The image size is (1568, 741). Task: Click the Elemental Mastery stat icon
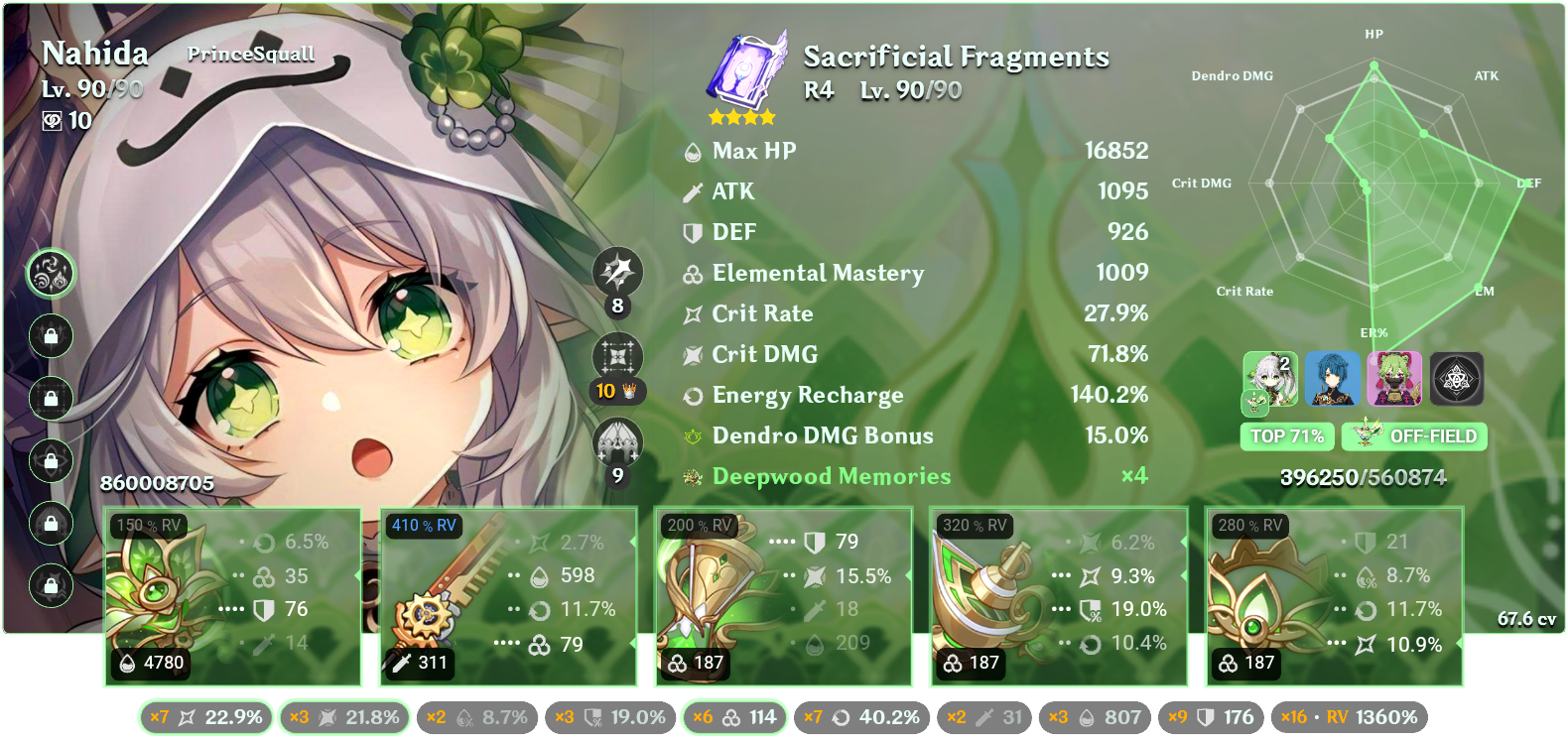point(691,274)
